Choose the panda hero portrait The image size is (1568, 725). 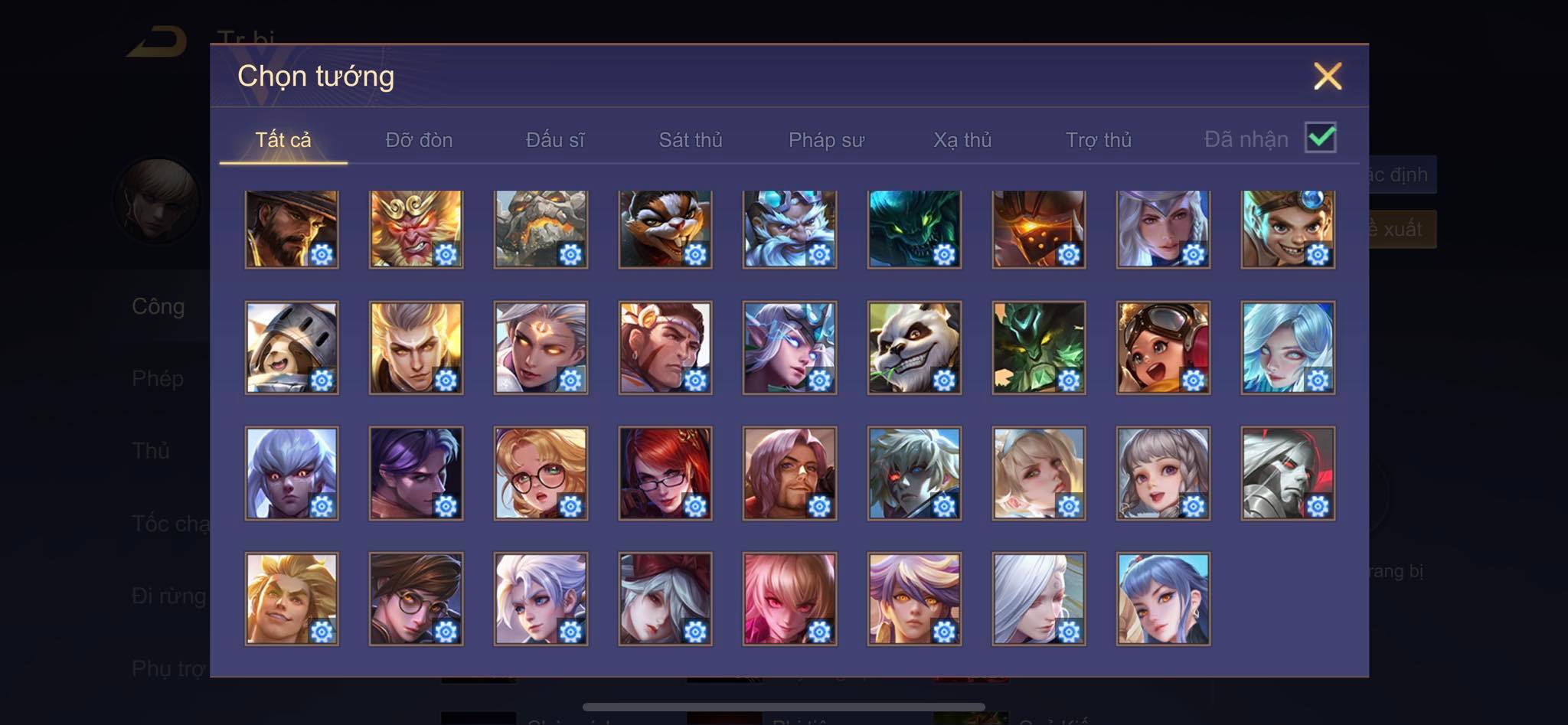click(914, 348)
